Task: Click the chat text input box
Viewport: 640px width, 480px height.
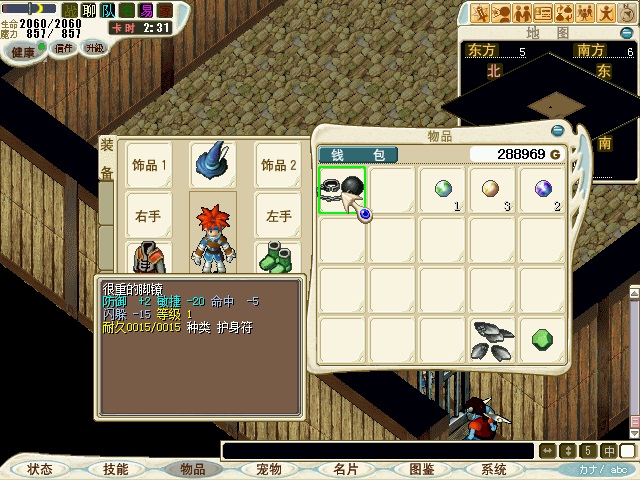Action: [378, 451]
